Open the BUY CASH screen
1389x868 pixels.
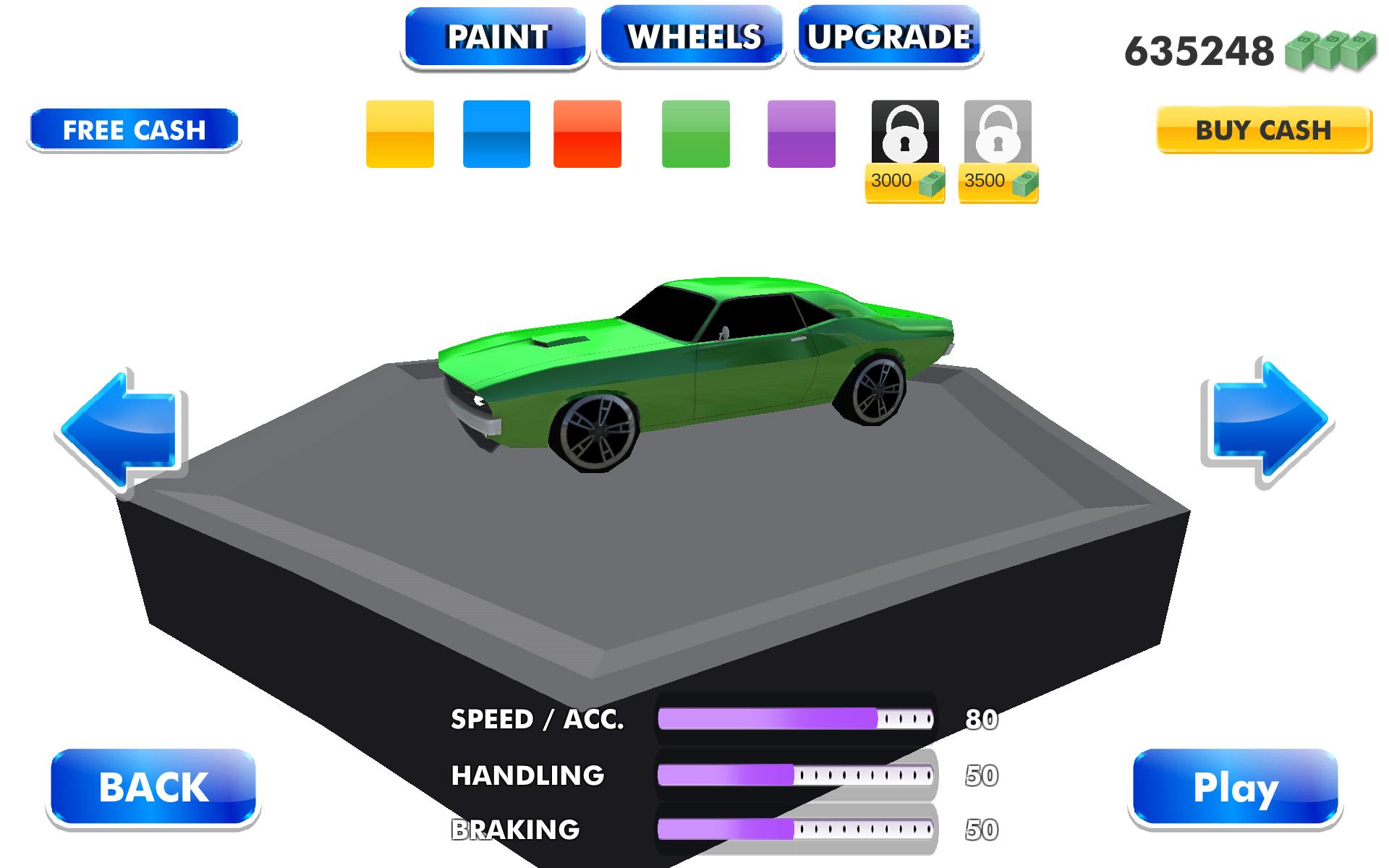1262,130
